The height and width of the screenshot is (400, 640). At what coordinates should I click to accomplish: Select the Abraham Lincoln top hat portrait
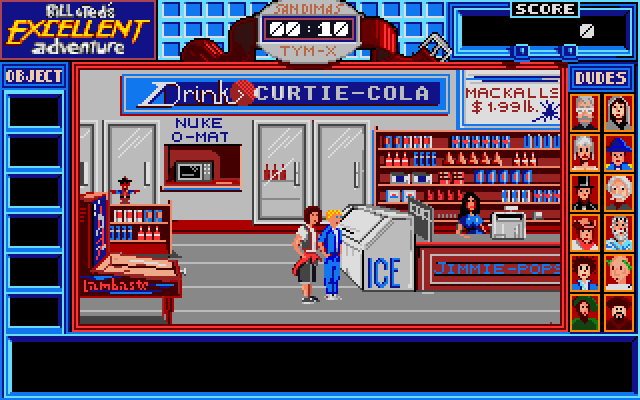coord(585,192)
